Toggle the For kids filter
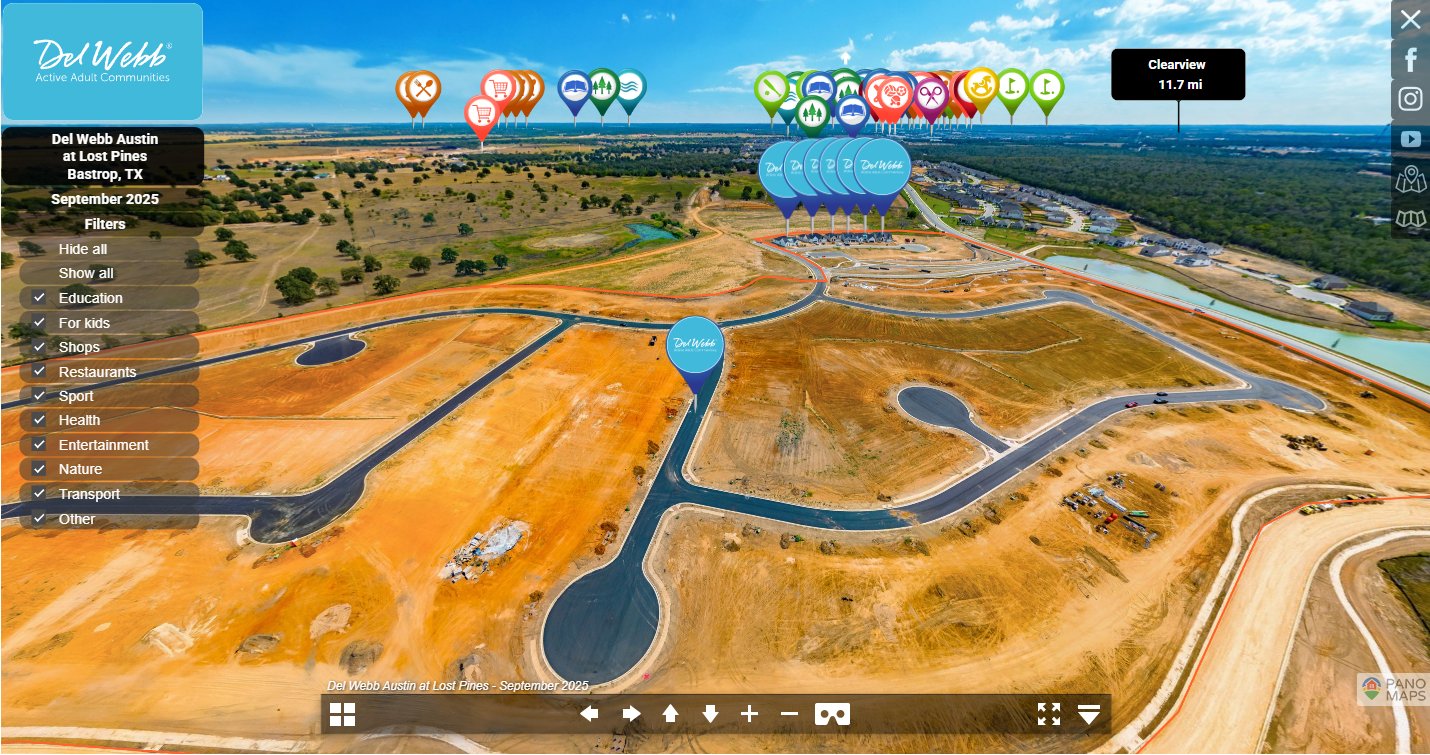 tap(39, 323)
